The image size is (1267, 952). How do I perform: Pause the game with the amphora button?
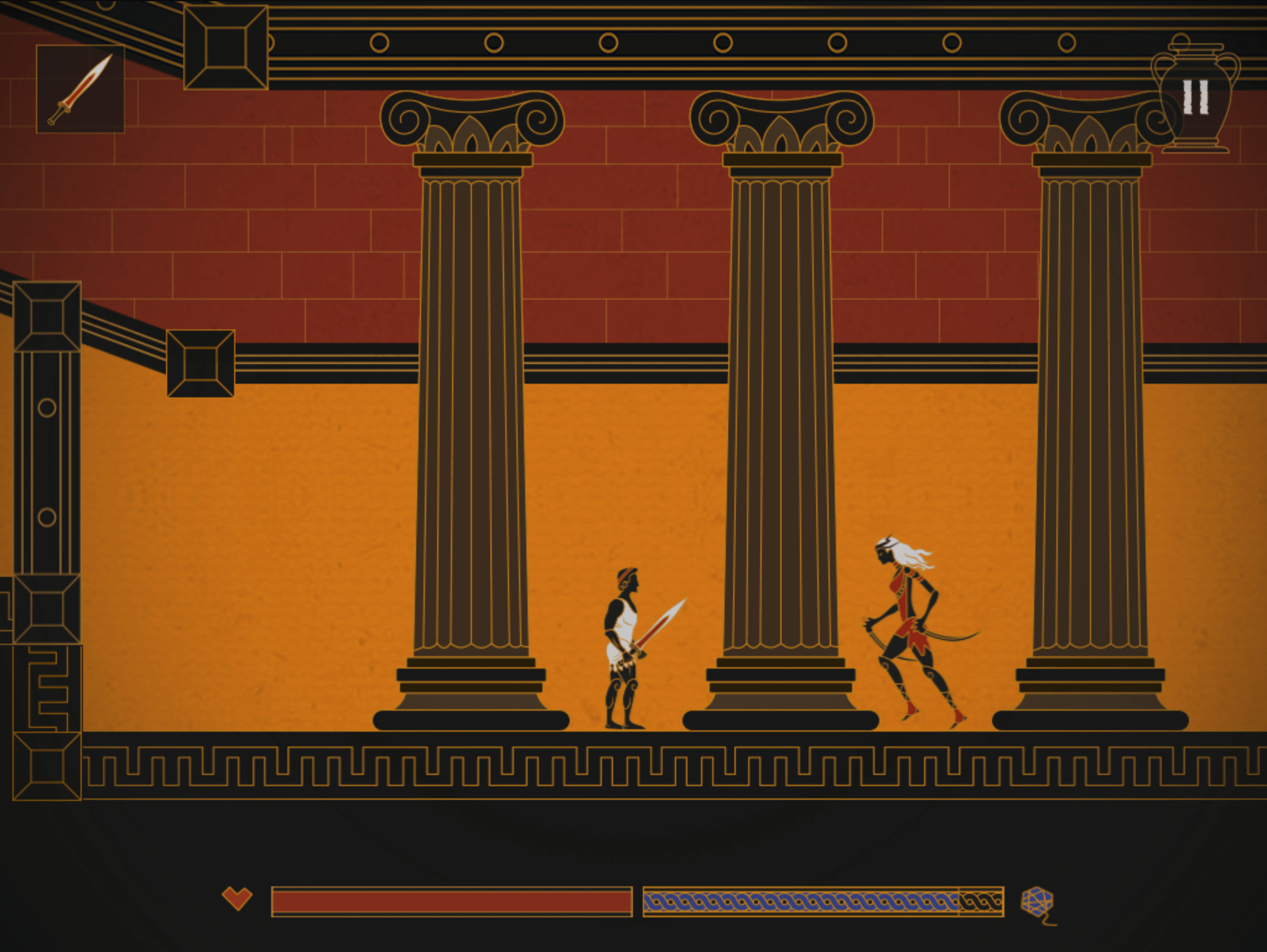pyautogui.click(x=1195, y=97)
